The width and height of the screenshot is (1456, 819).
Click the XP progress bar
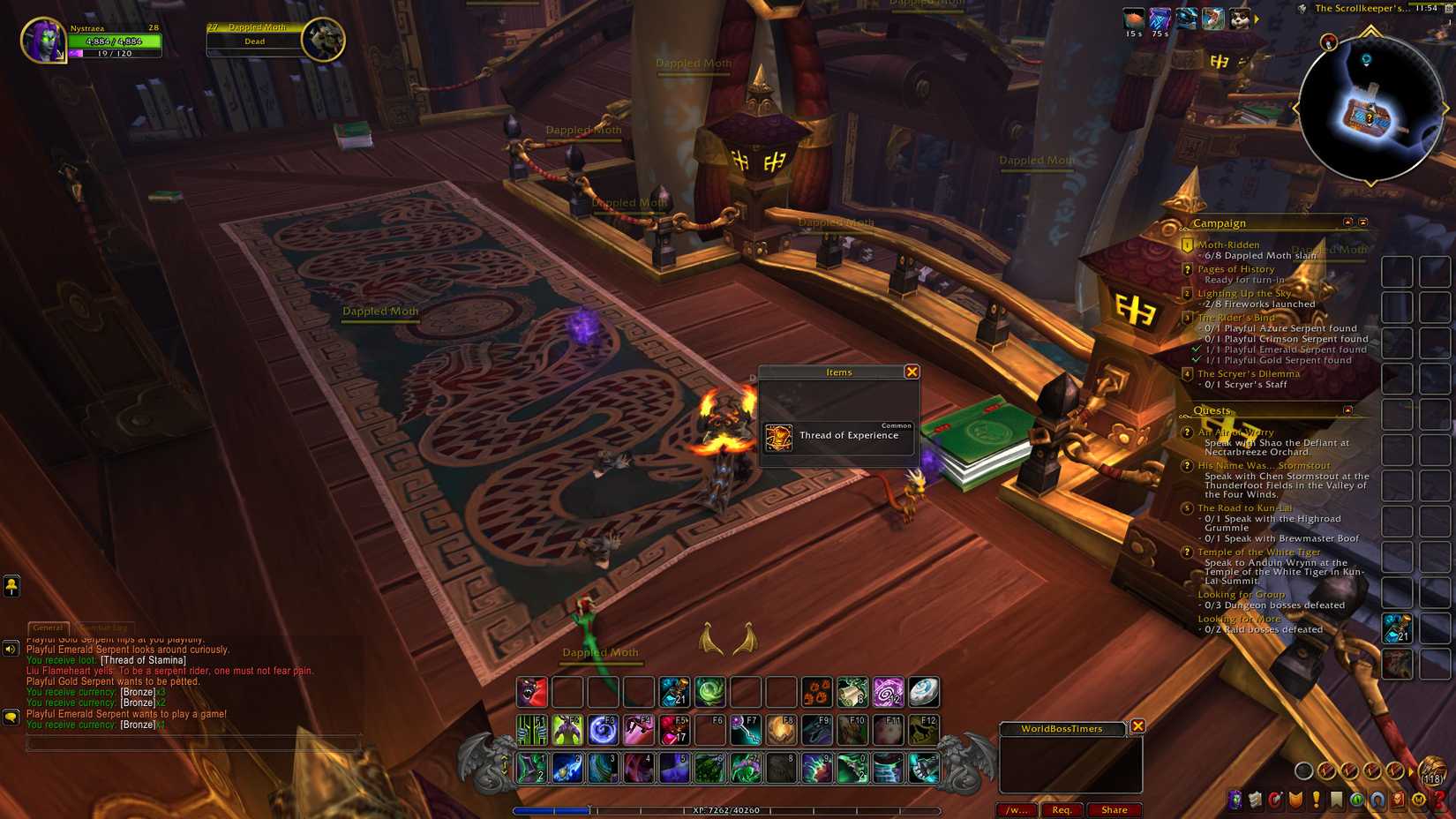click(724, 809)
